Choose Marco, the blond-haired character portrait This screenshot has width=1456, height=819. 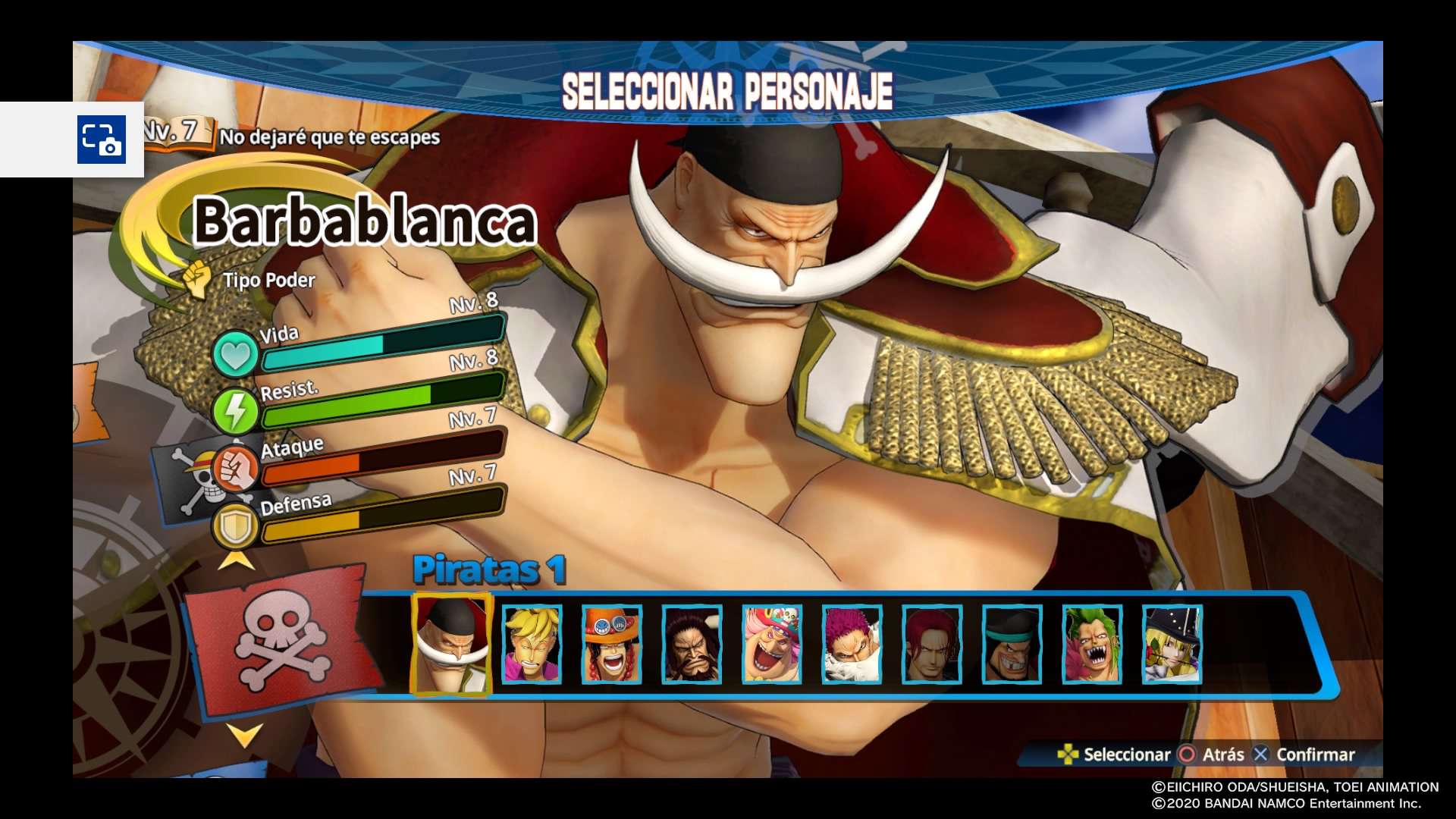pyautogui.click(x=532, y=645)
